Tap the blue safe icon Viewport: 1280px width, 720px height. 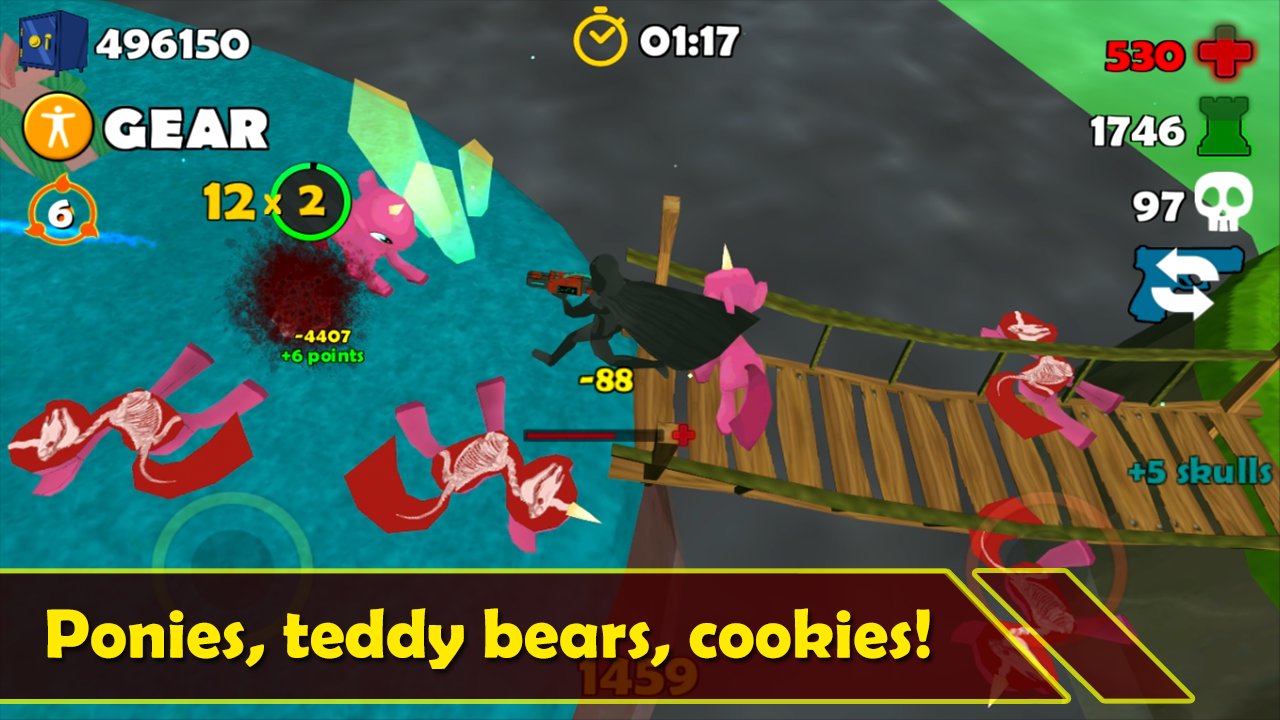52,42
